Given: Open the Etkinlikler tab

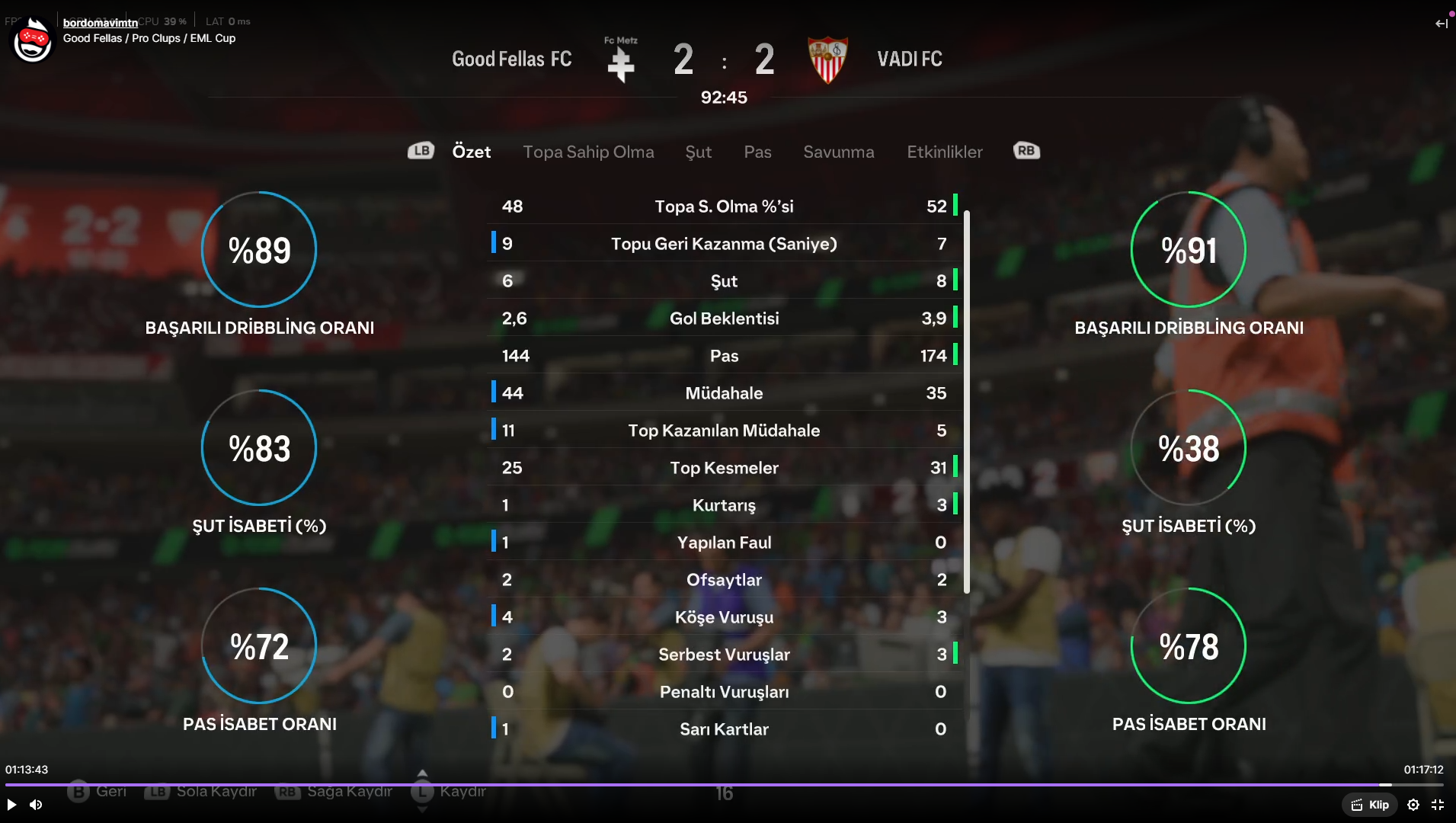Looking at the screenshot, I should click(944, 152).
